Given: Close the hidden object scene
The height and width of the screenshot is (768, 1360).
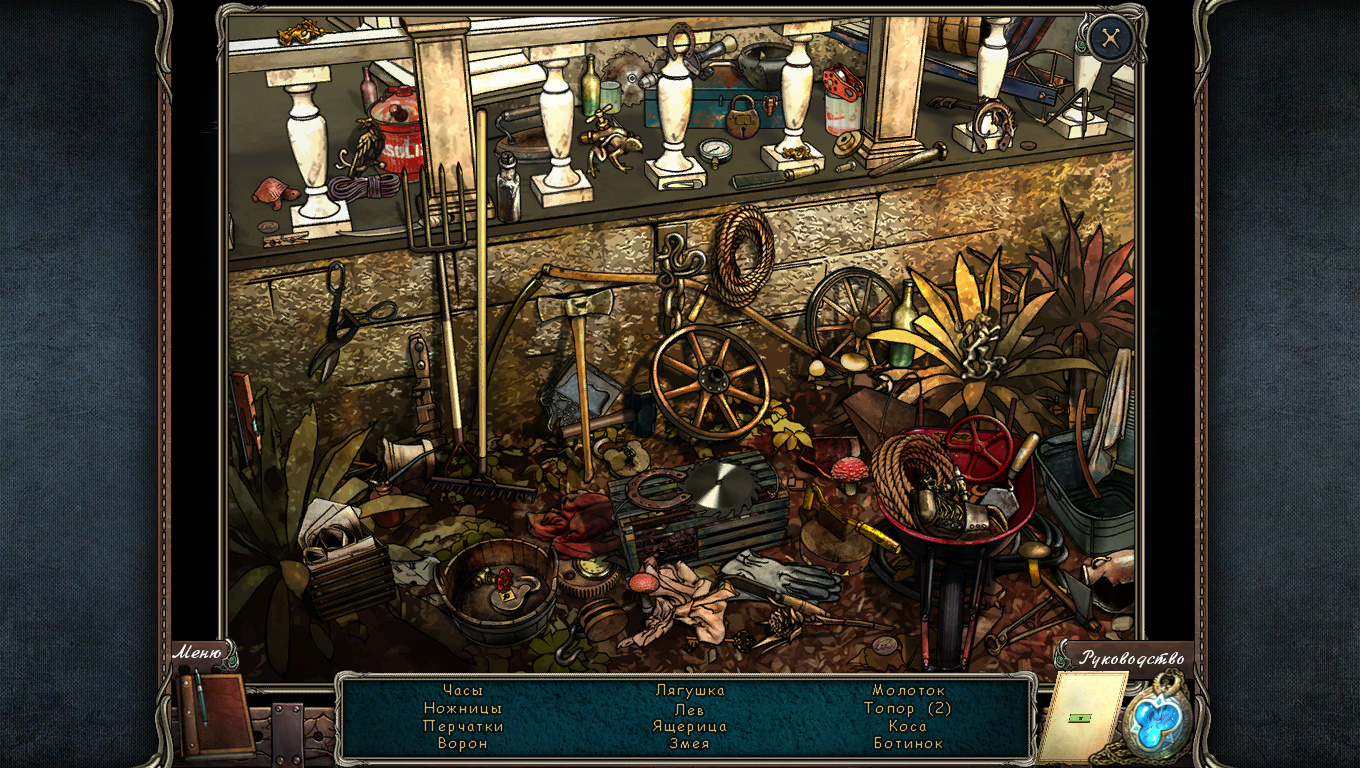Looking at the screenshot, I should [1110, 39].
